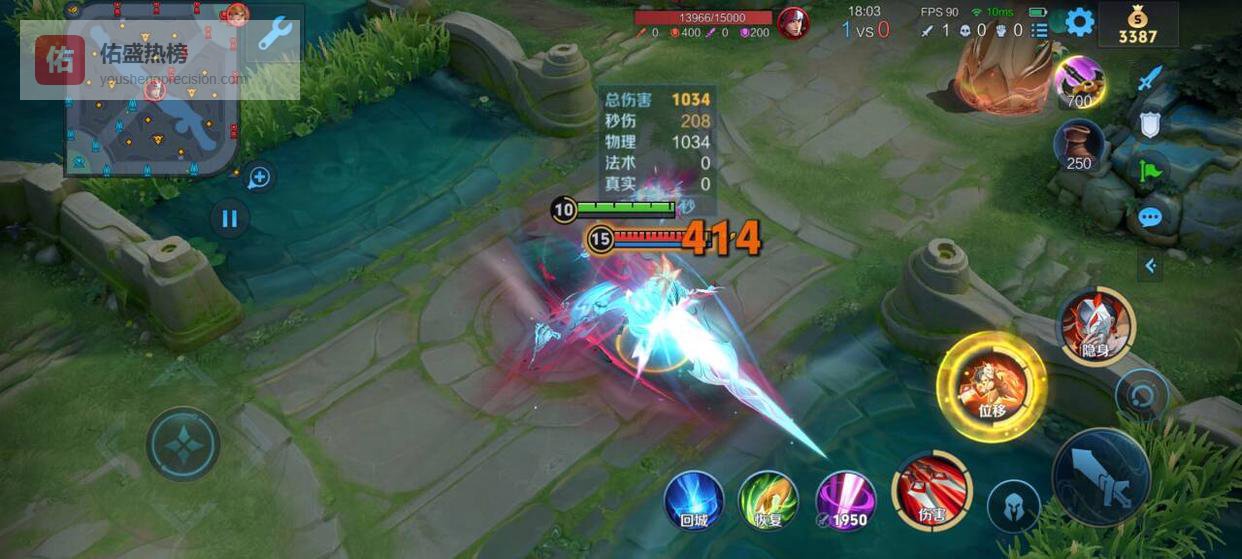Buy the recommended boots costing 250
The width and height of the screenshot is (1242, 559).
tap(1079, 145)
